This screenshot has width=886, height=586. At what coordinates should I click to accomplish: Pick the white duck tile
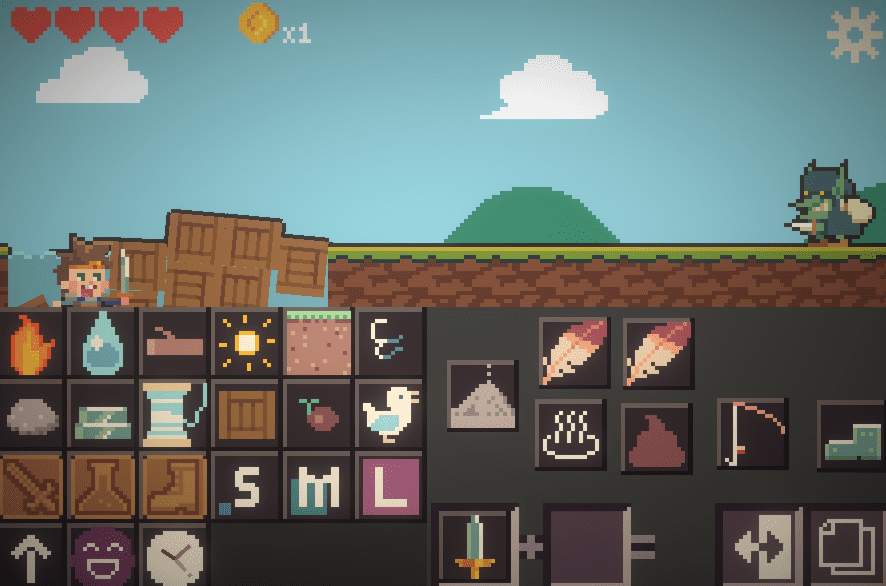pos(389,415)
